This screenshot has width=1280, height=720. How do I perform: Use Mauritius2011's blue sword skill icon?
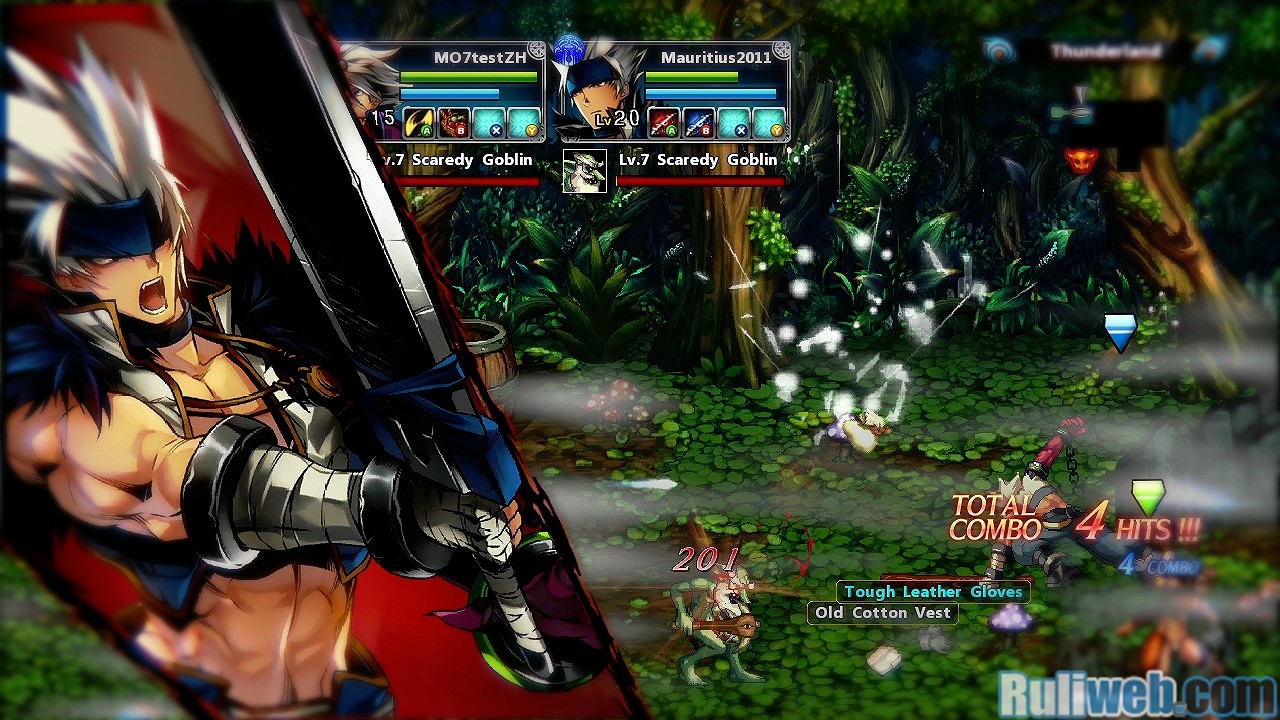coord(699,123)
